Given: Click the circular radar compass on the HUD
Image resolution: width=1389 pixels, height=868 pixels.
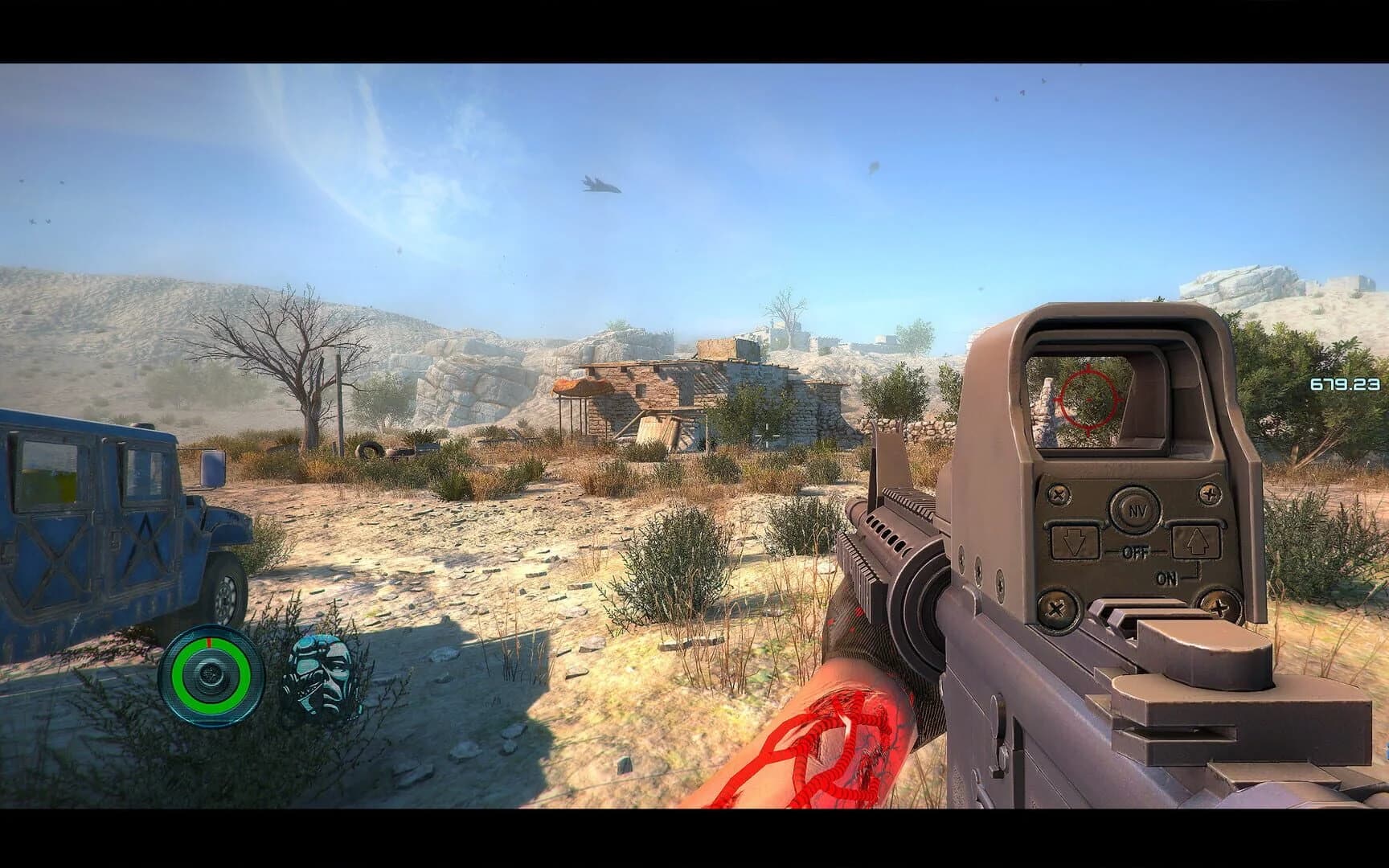Looking at the screenshot, I should point(209,674).
